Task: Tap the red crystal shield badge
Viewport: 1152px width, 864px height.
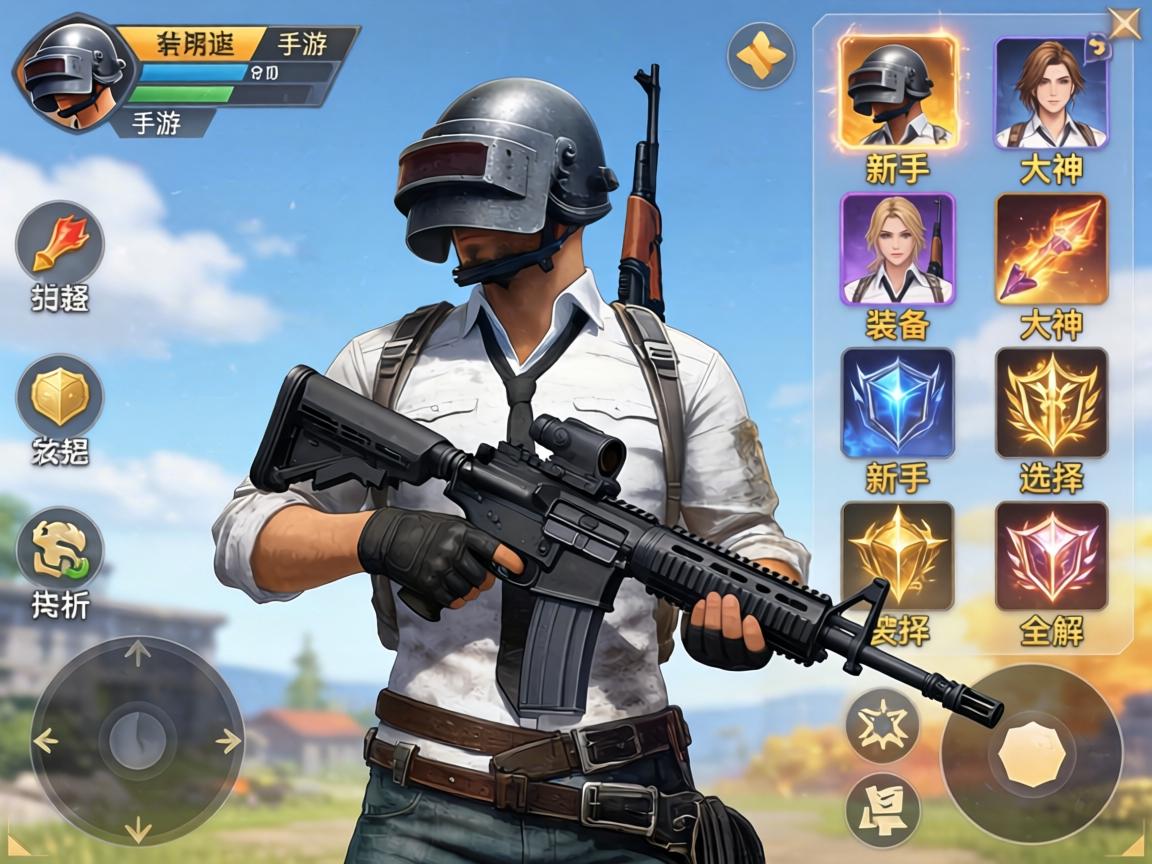Action: pyautogui.click(x=1051, y=556)
